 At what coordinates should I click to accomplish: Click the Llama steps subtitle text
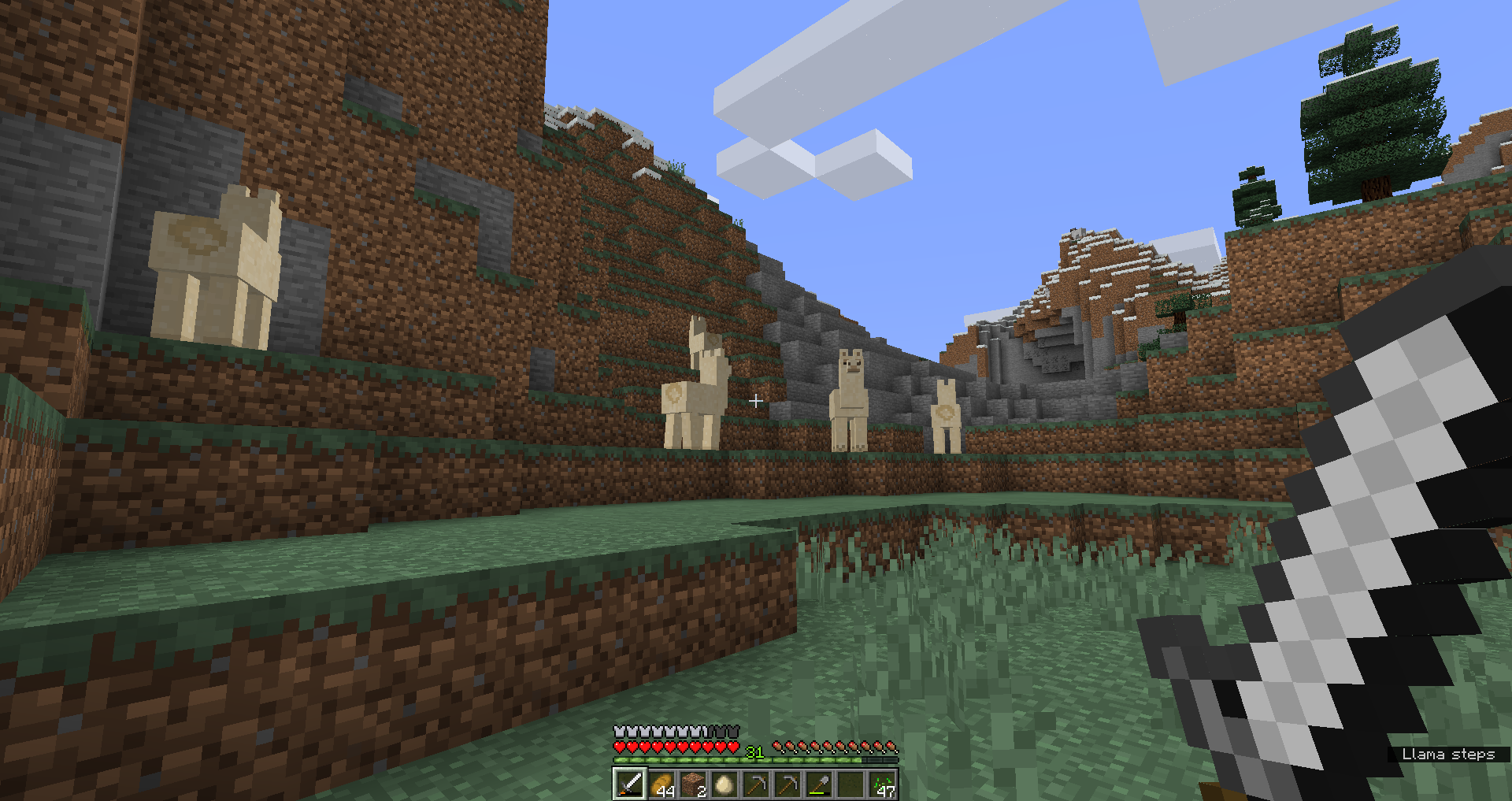(1451, 754)
